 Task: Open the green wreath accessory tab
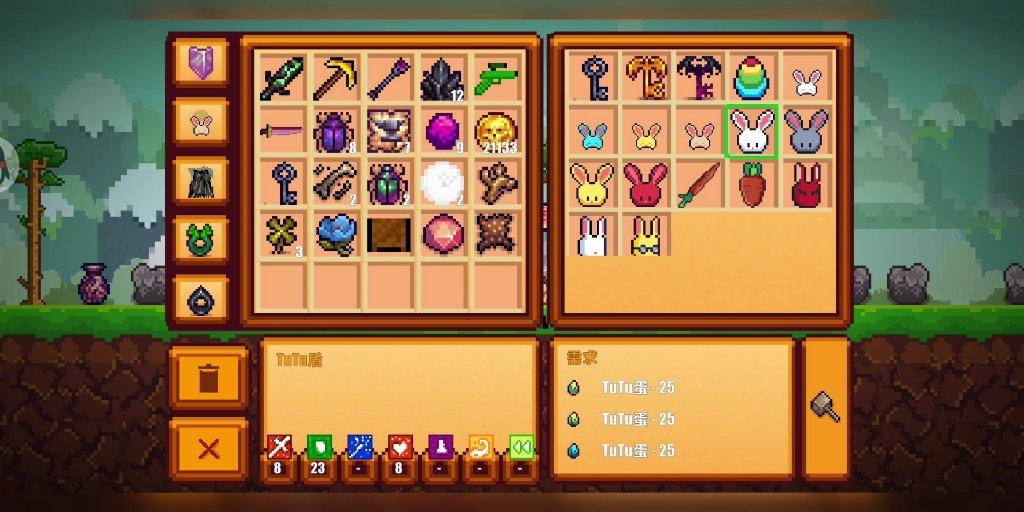click(201, 239)
